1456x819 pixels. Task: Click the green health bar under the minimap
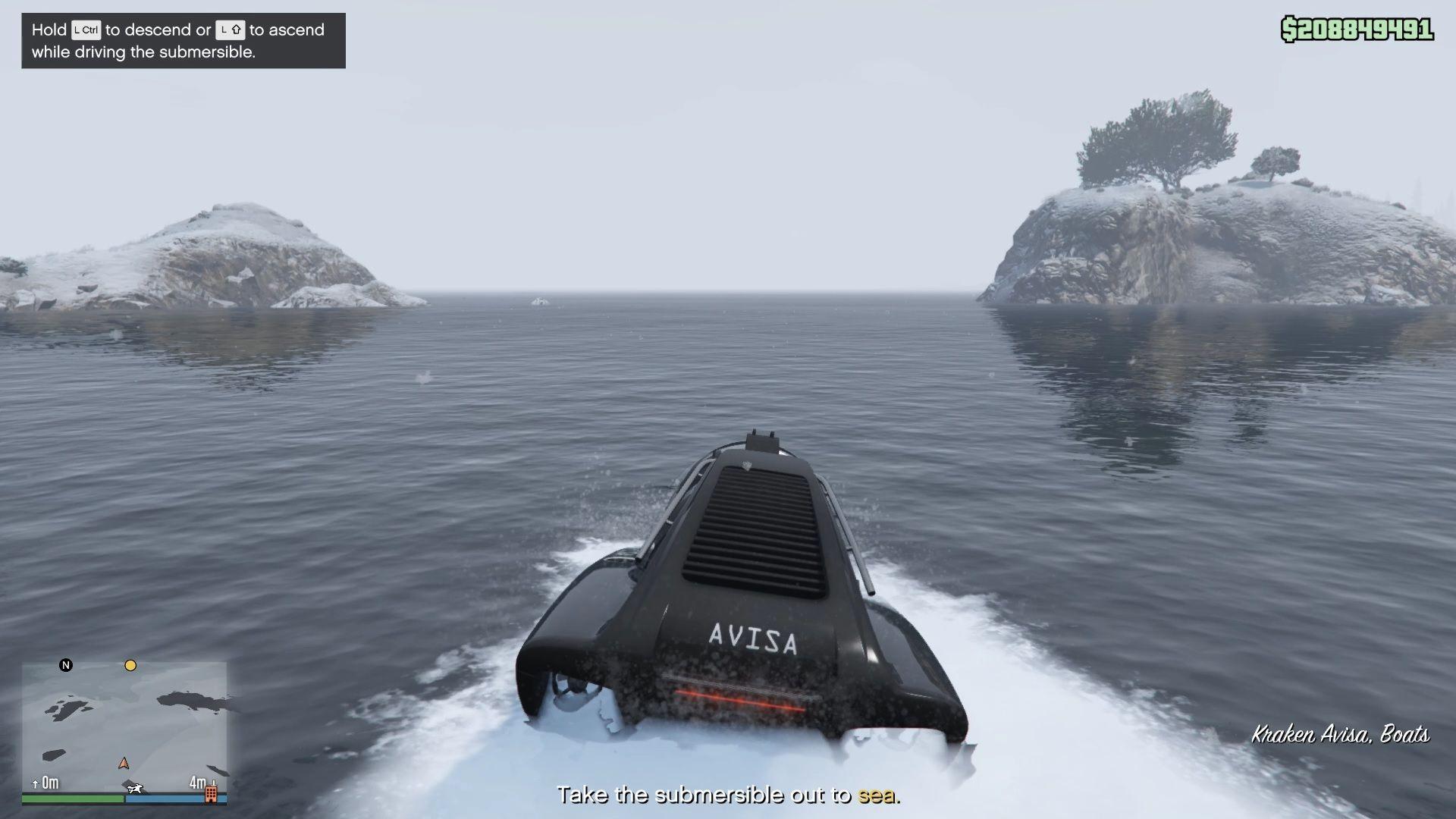(72, 799)
